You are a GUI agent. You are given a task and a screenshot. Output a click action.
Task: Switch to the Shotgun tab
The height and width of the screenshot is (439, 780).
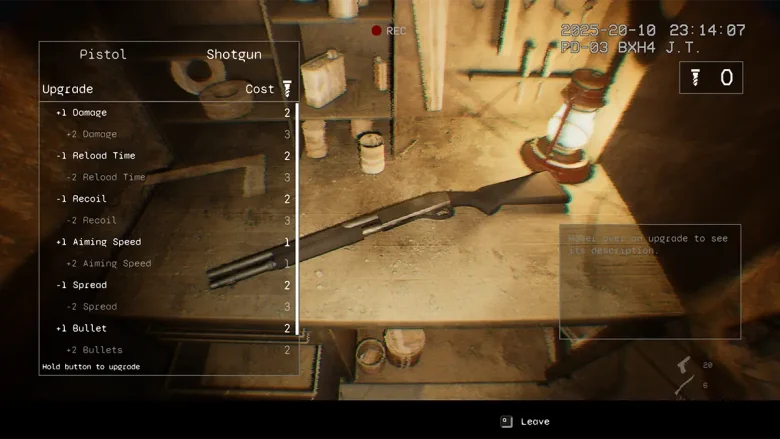233,54
